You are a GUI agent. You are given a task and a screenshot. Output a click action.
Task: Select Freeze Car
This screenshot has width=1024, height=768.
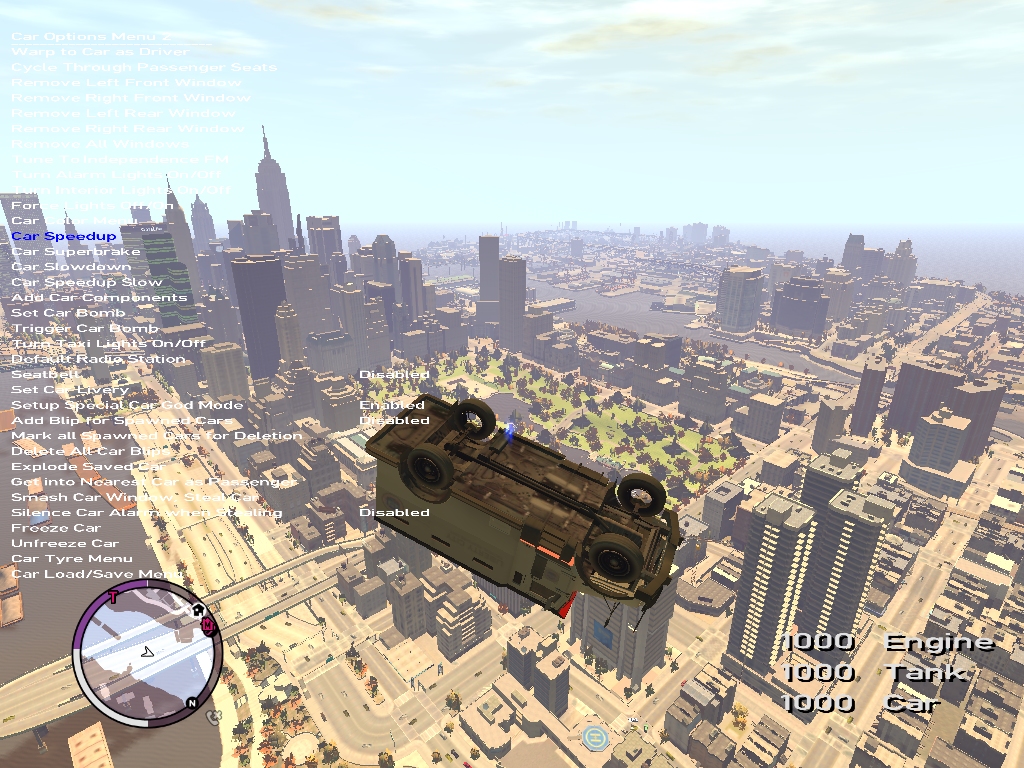click(x=56, y=528)
